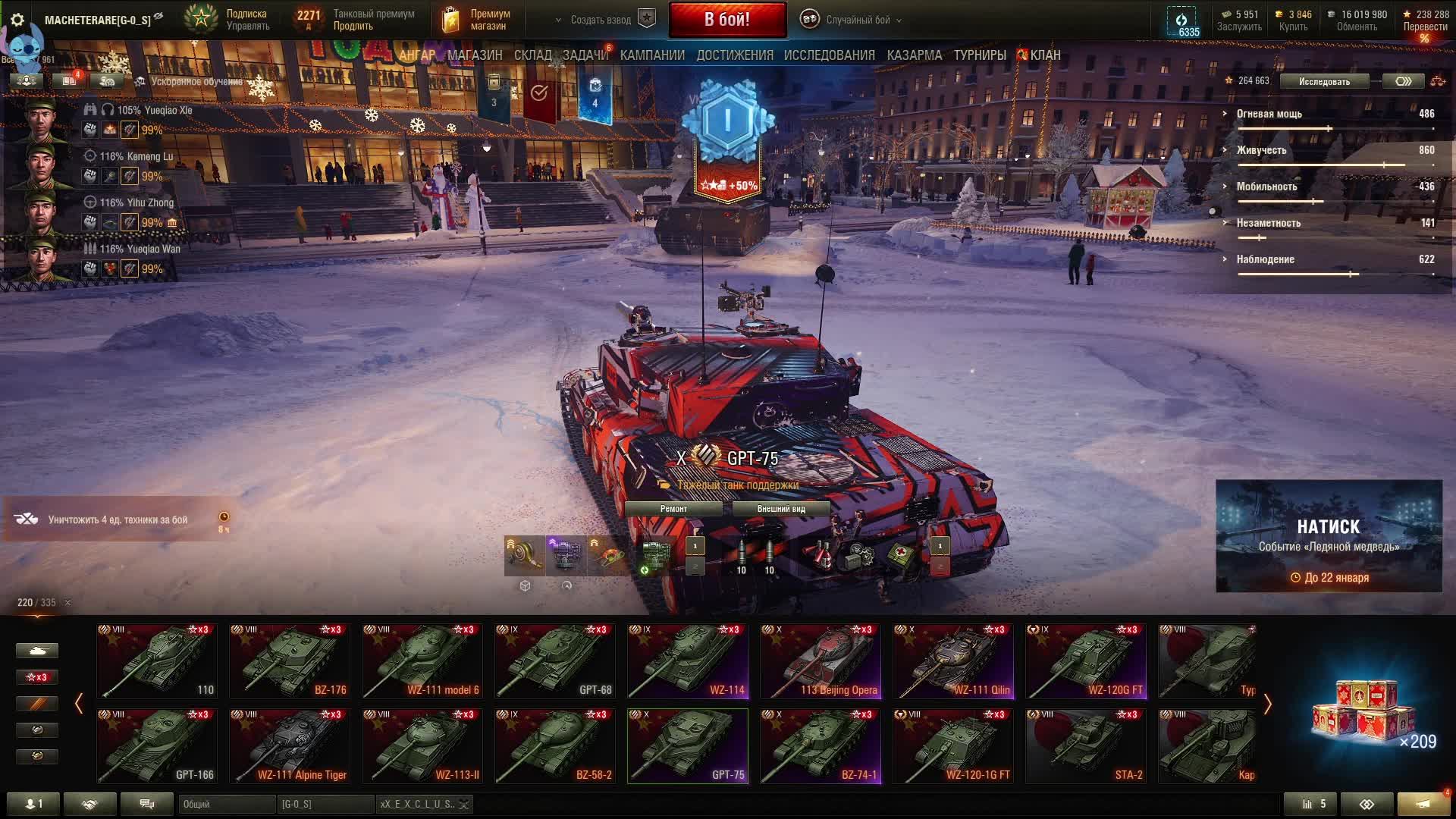Open the КАЗАРМА tab
The width and height of the screenshot is (1456, 819).
click(914, 55)
